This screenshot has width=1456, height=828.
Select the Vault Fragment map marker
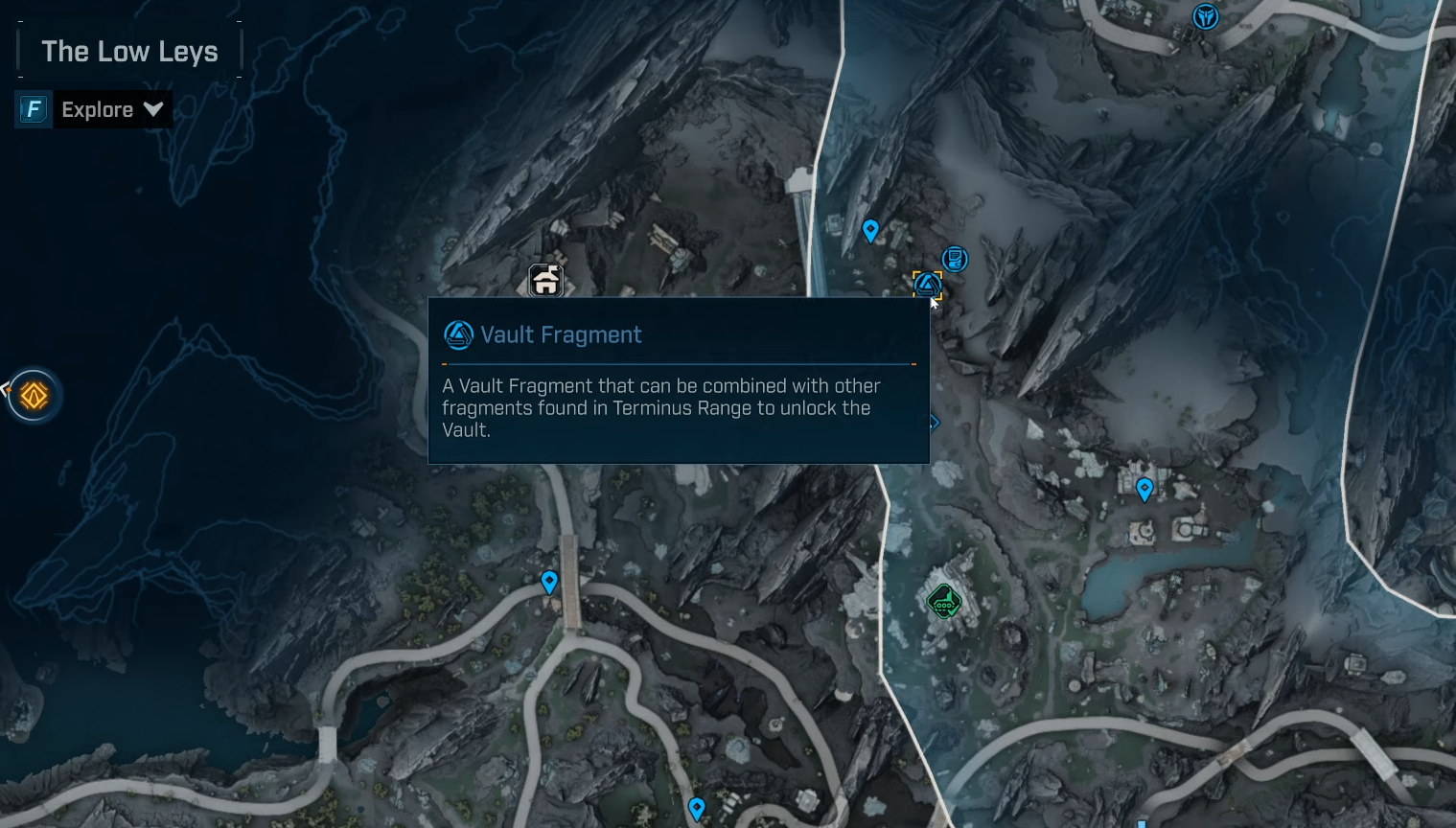click(x=927, y=284)
